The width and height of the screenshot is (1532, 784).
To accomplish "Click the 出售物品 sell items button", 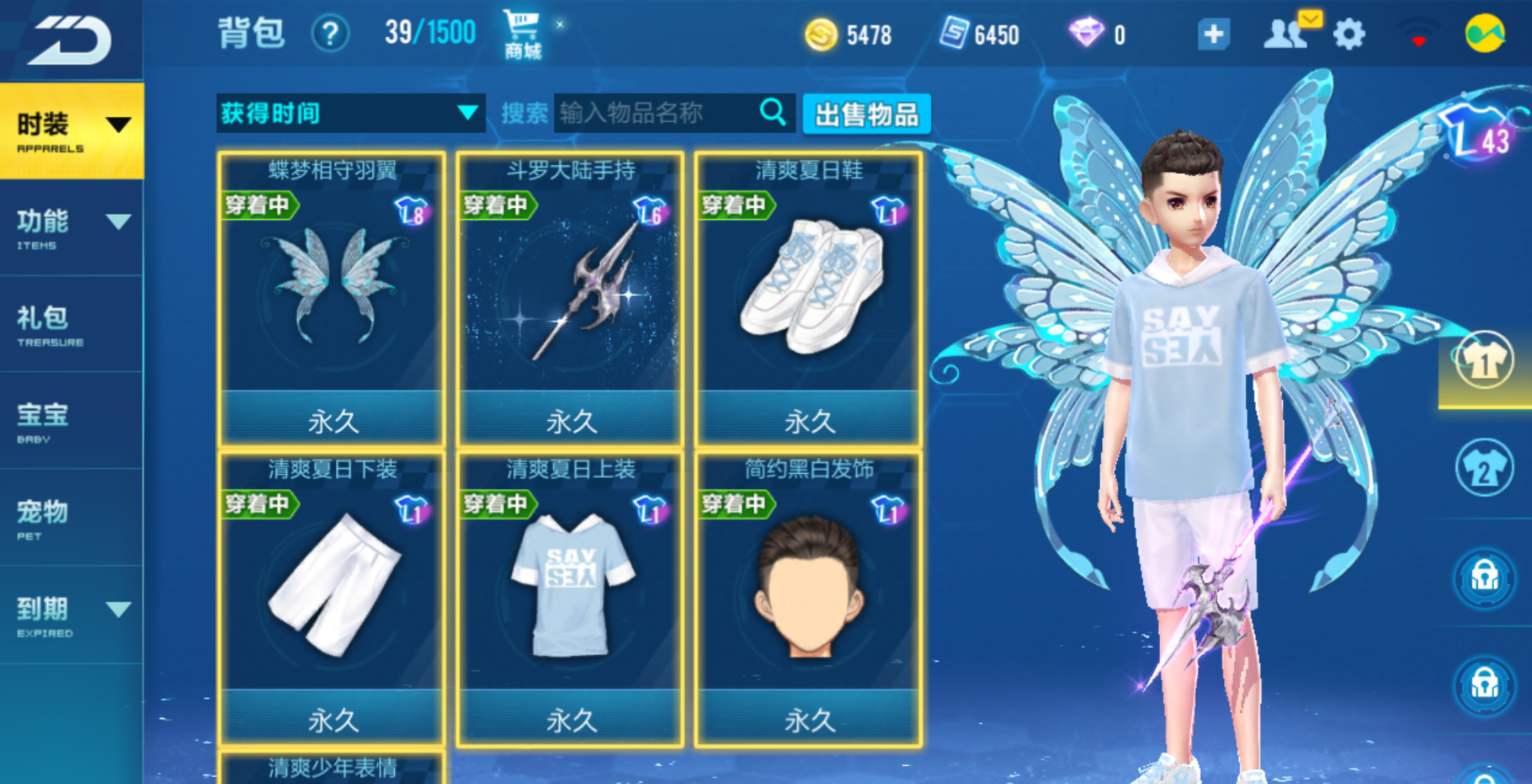I will pyautogui.click(x=866, y=114).
